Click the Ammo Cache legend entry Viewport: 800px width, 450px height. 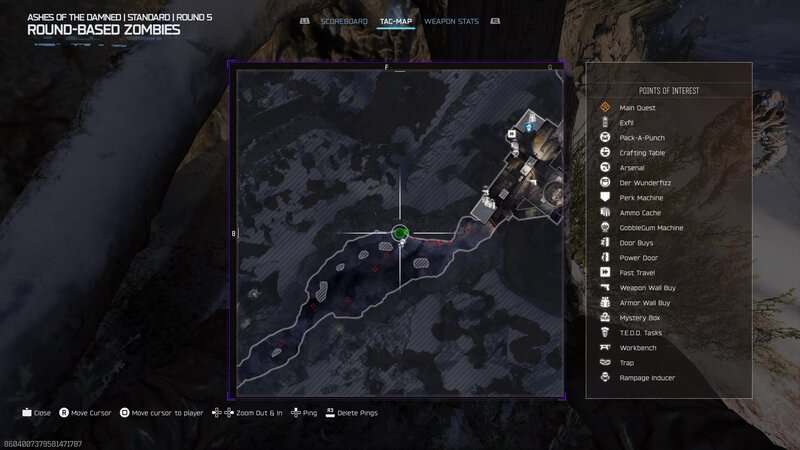point(640,213)
